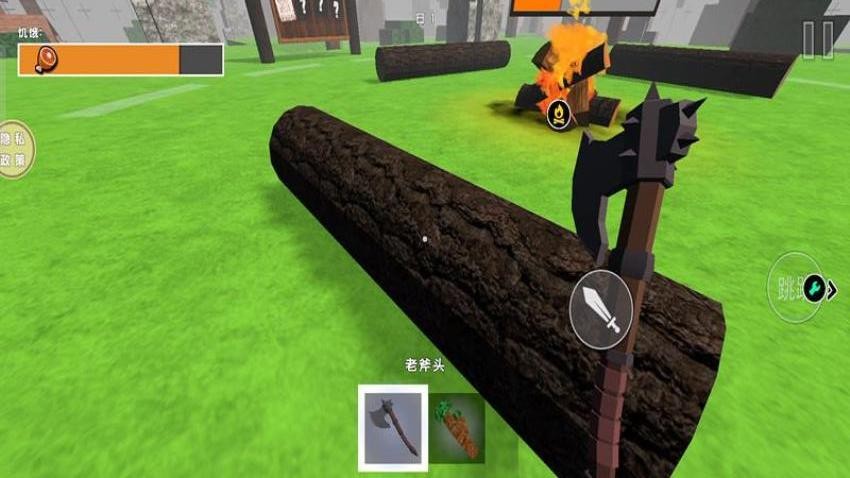The height and width of the screenshot is (478, 850).
Task: Tap the jump (跳跃) button
Action: point(788,288)
